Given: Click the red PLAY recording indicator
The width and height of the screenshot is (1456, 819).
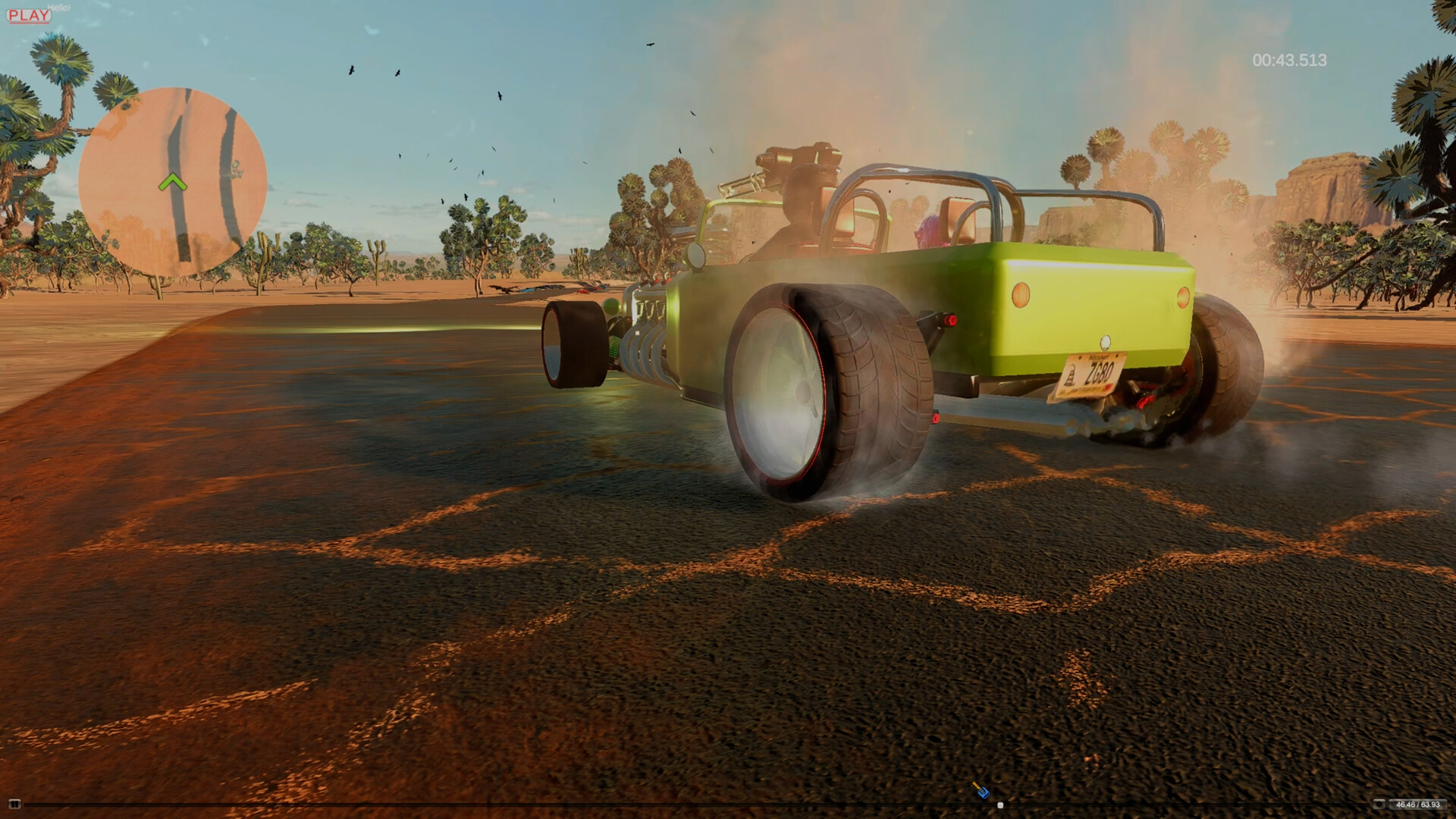Looking at the screenshot, I should click(x=29, y=13).
